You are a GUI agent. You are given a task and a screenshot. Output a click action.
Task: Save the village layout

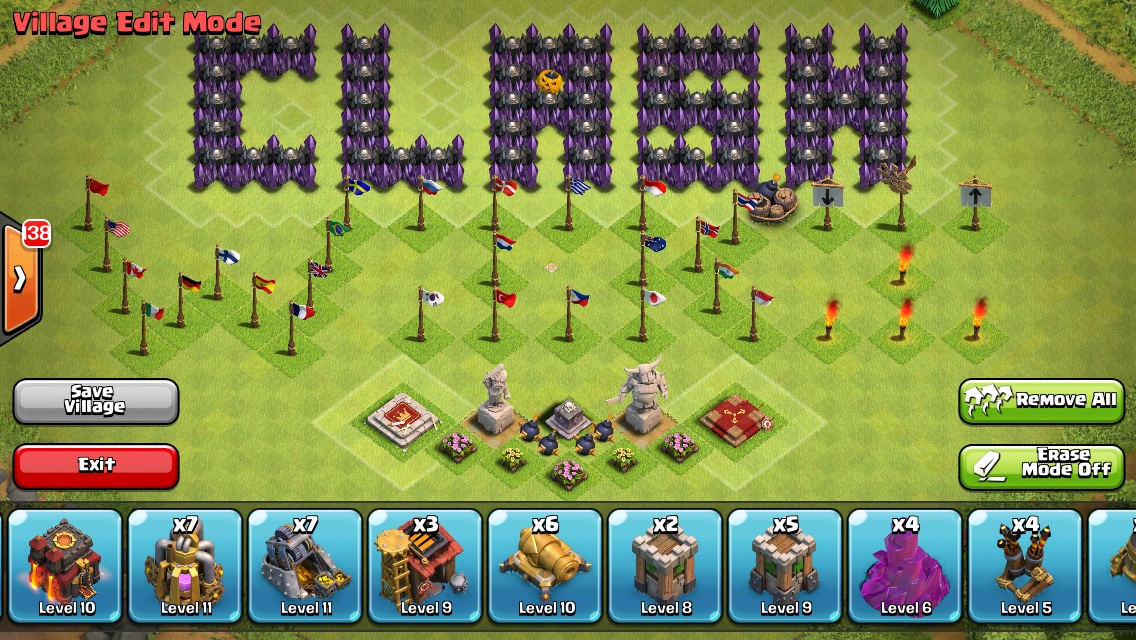(x=95, y=401)
